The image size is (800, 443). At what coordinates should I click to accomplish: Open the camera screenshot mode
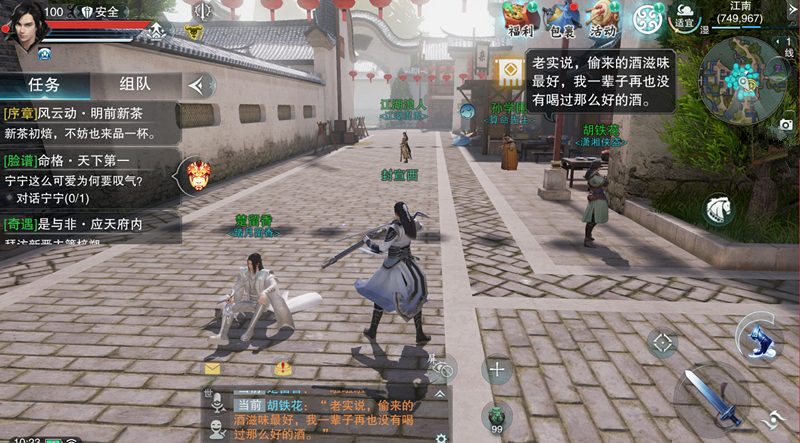[x=786, y=124]
